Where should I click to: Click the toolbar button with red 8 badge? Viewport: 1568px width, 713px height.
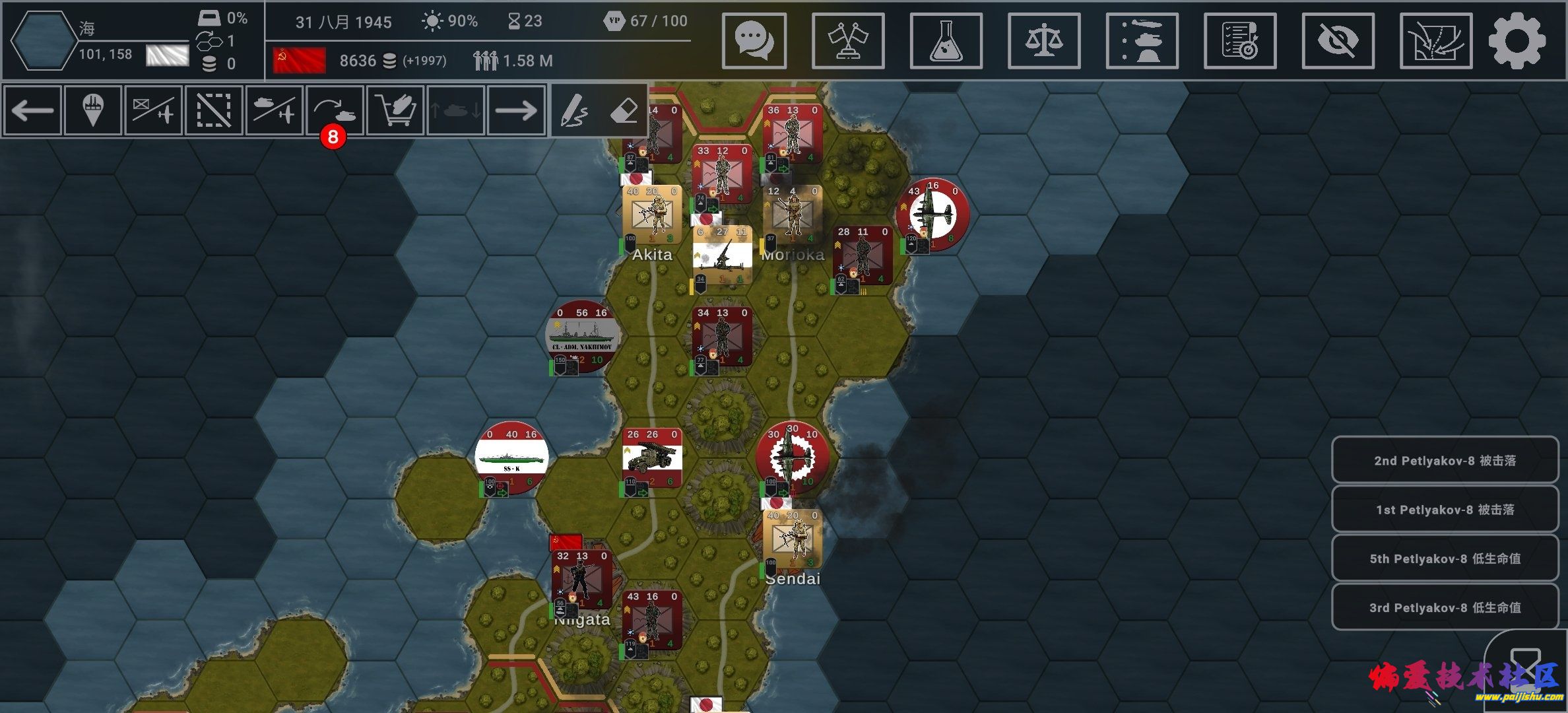335,110
